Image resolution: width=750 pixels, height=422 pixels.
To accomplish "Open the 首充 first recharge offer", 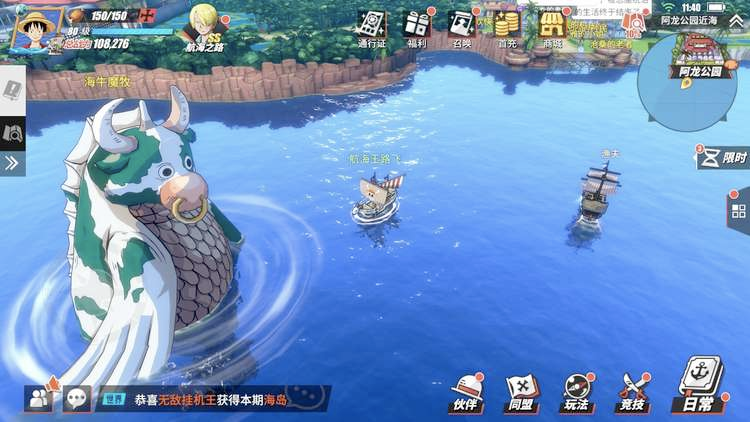I will pyautogui.click(x=507, y=26).
